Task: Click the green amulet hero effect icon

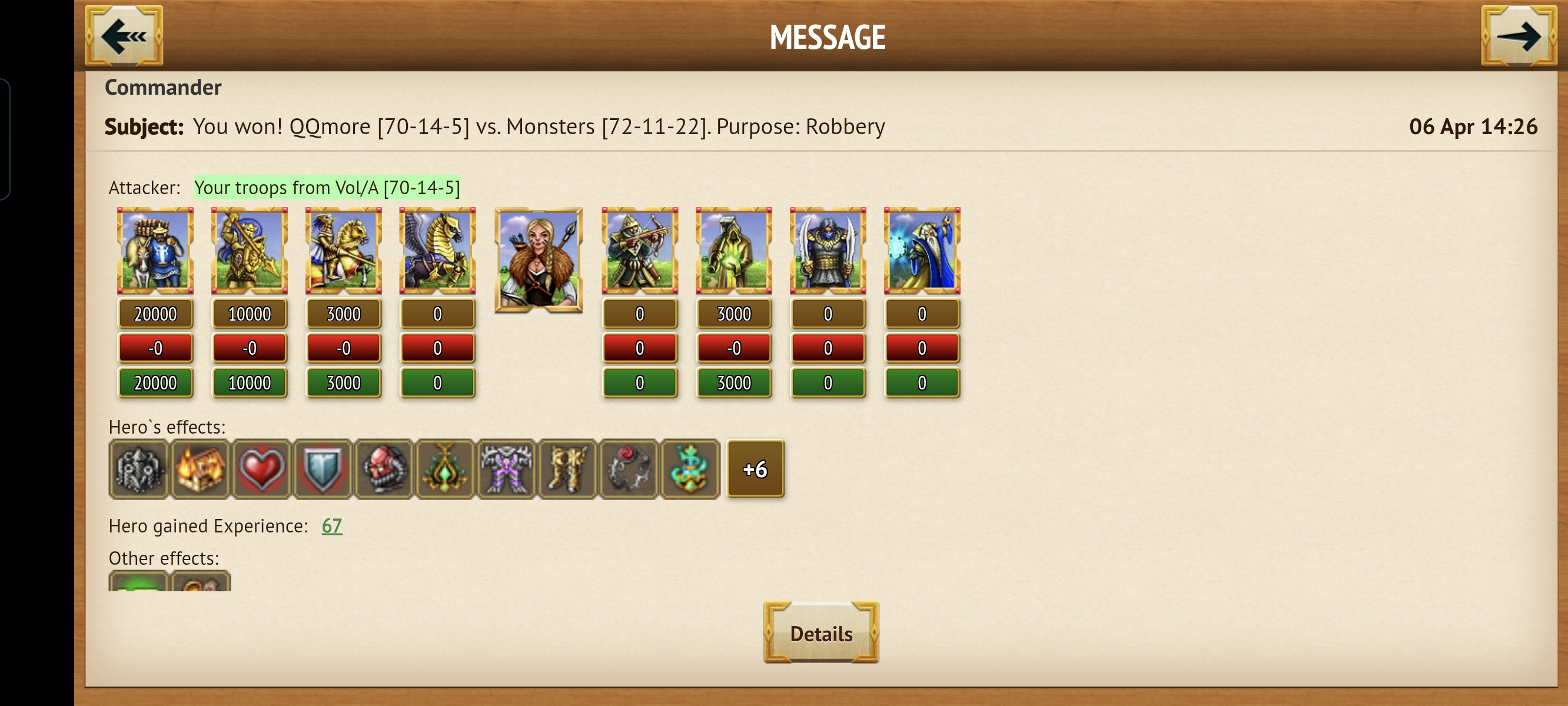Action: (446, 469)
